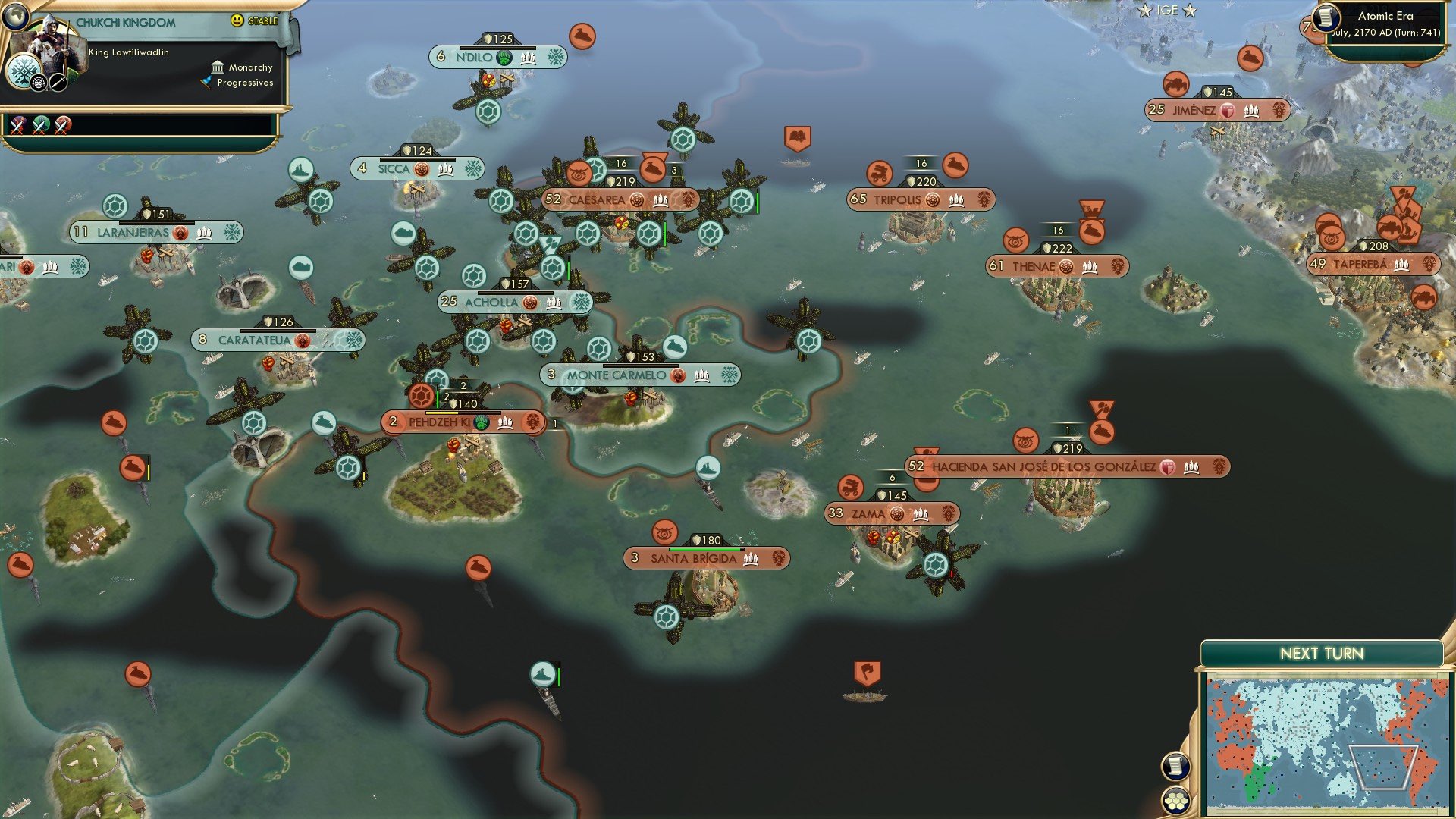The height and width of the screenshot is (819, 1456).
Task: Toggle the snowflake status icon on leader panel
Action: click(24, 70)
